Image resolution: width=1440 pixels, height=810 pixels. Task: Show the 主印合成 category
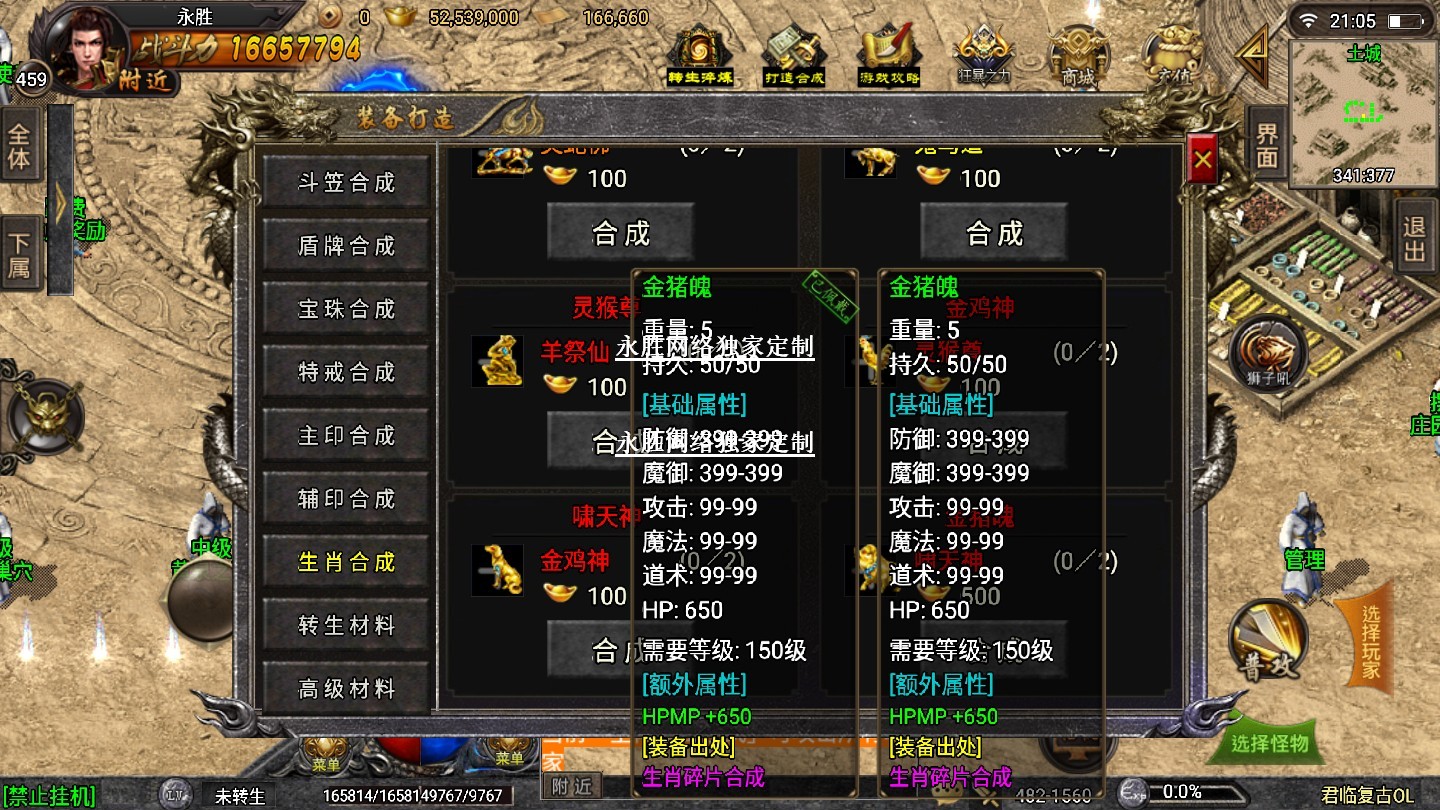pyautogui.click(x=346, y=436)
